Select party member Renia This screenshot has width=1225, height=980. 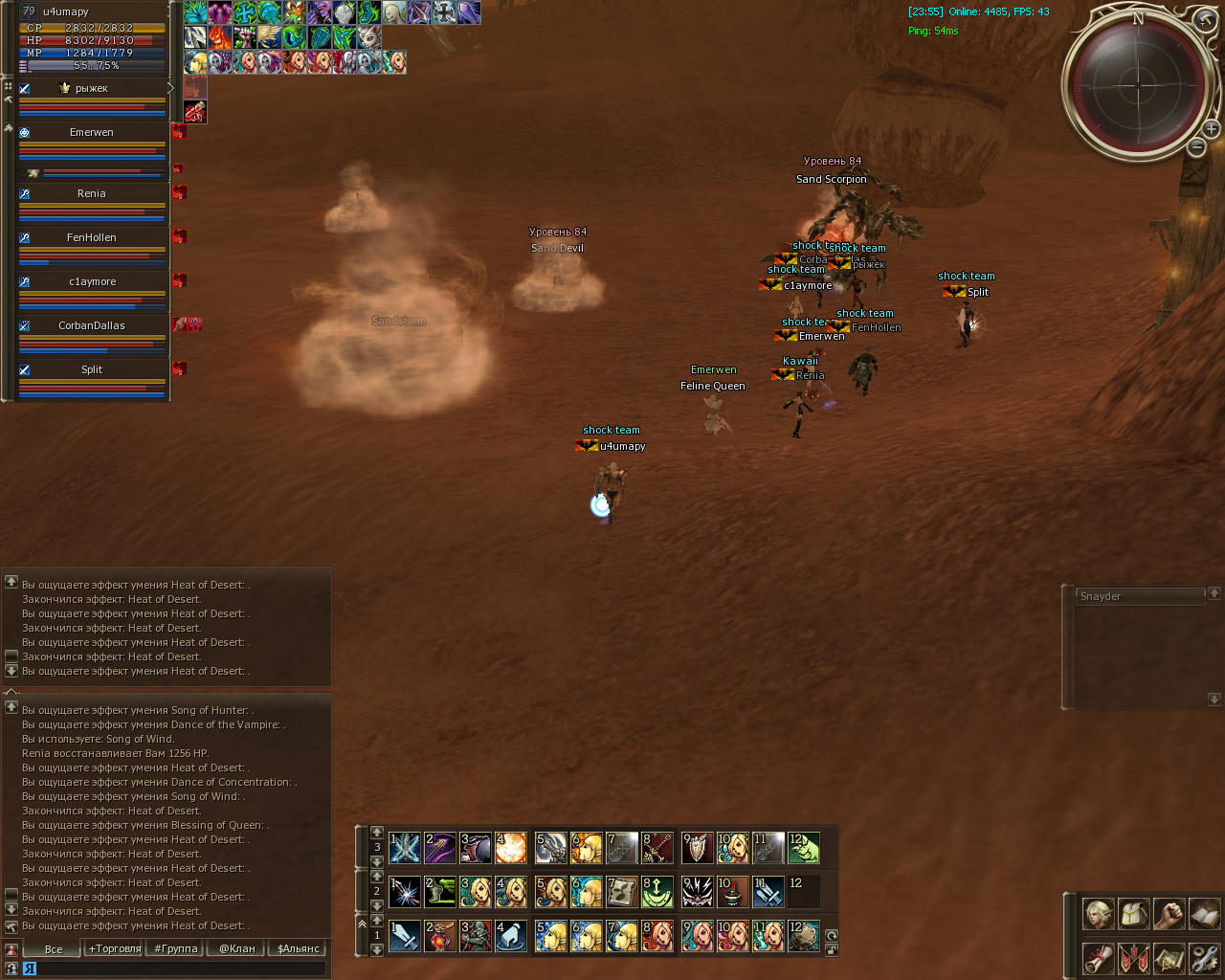tap(92, 194)
